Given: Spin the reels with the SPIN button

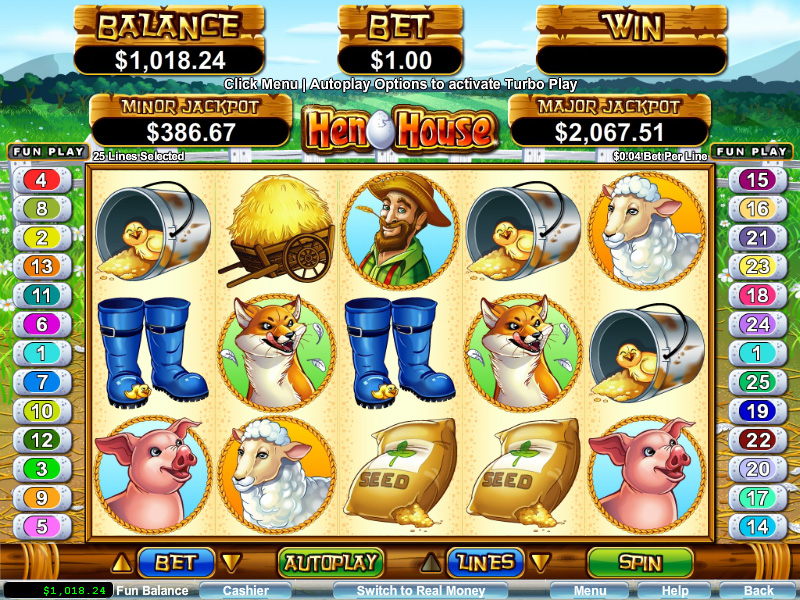Looking at the screenshot, I should point(639,563).
